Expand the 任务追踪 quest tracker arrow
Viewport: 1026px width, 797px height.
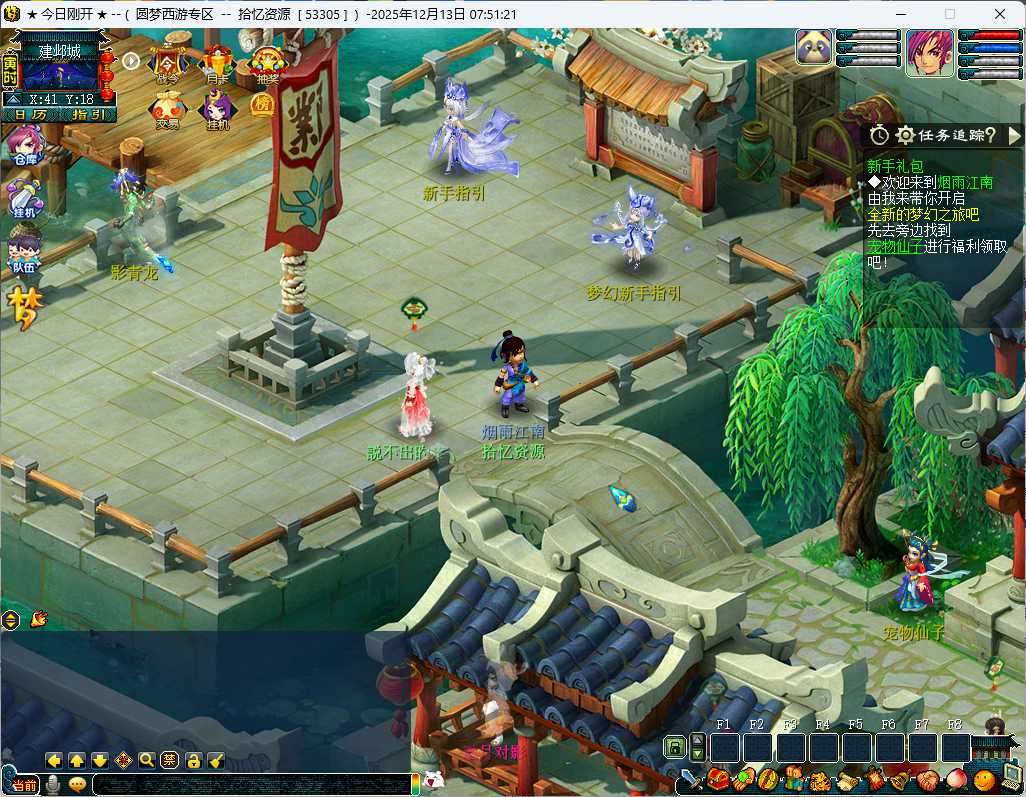[1013, 135]
